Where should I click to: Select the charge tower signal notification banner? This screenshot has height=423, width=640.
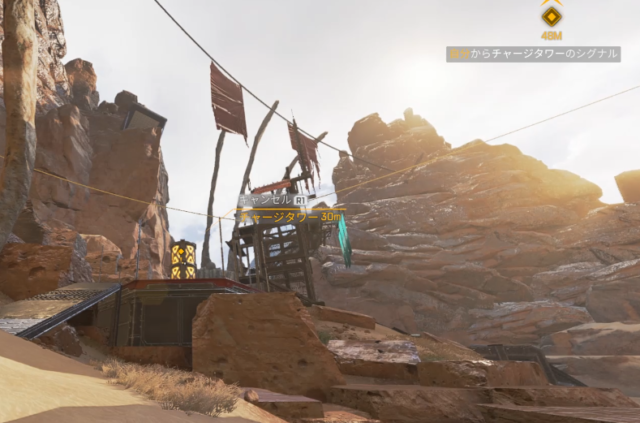[533, 54]
